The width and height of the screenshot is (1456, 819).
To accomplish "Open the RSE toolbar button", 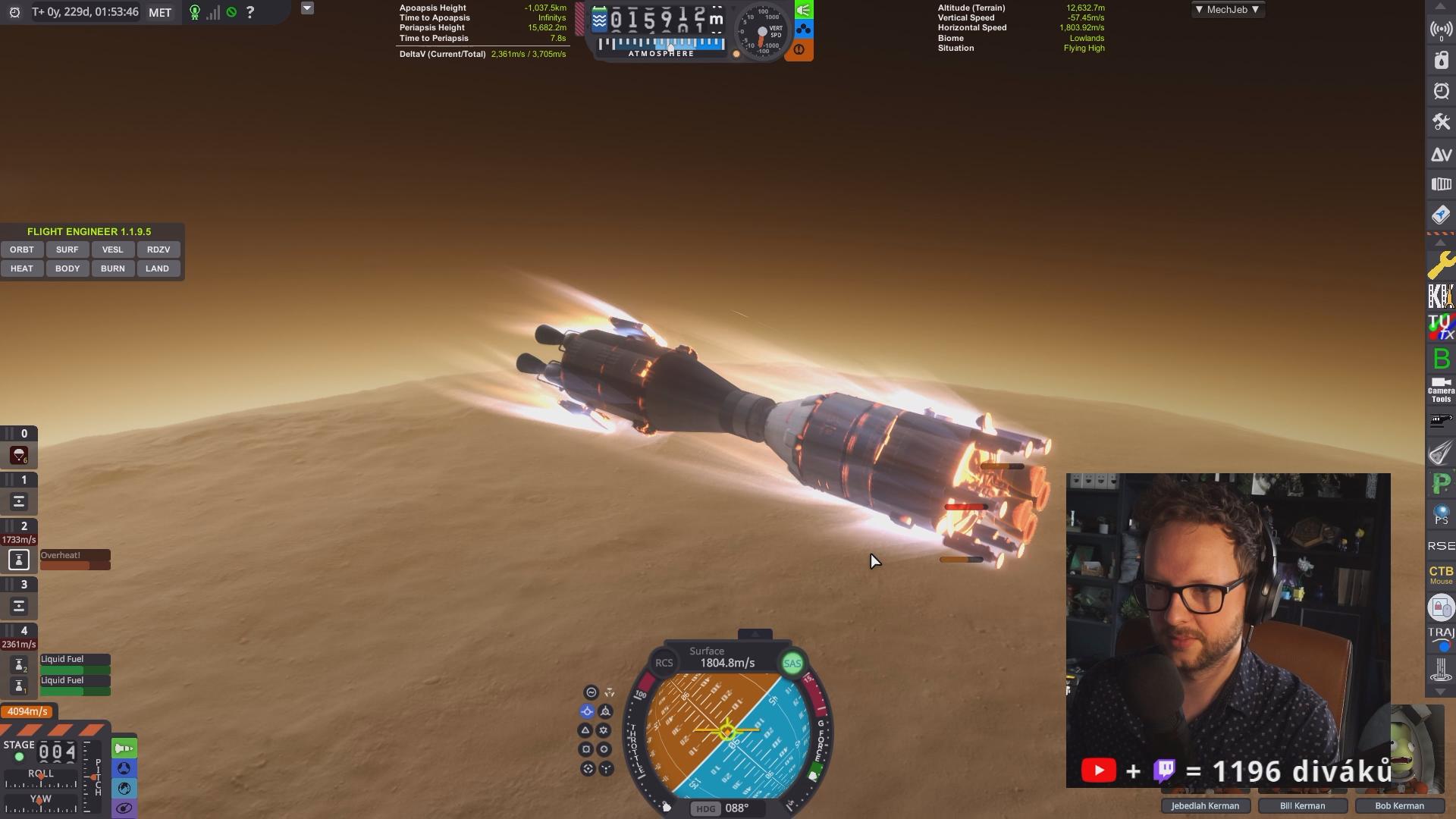I will (1441, 546).
